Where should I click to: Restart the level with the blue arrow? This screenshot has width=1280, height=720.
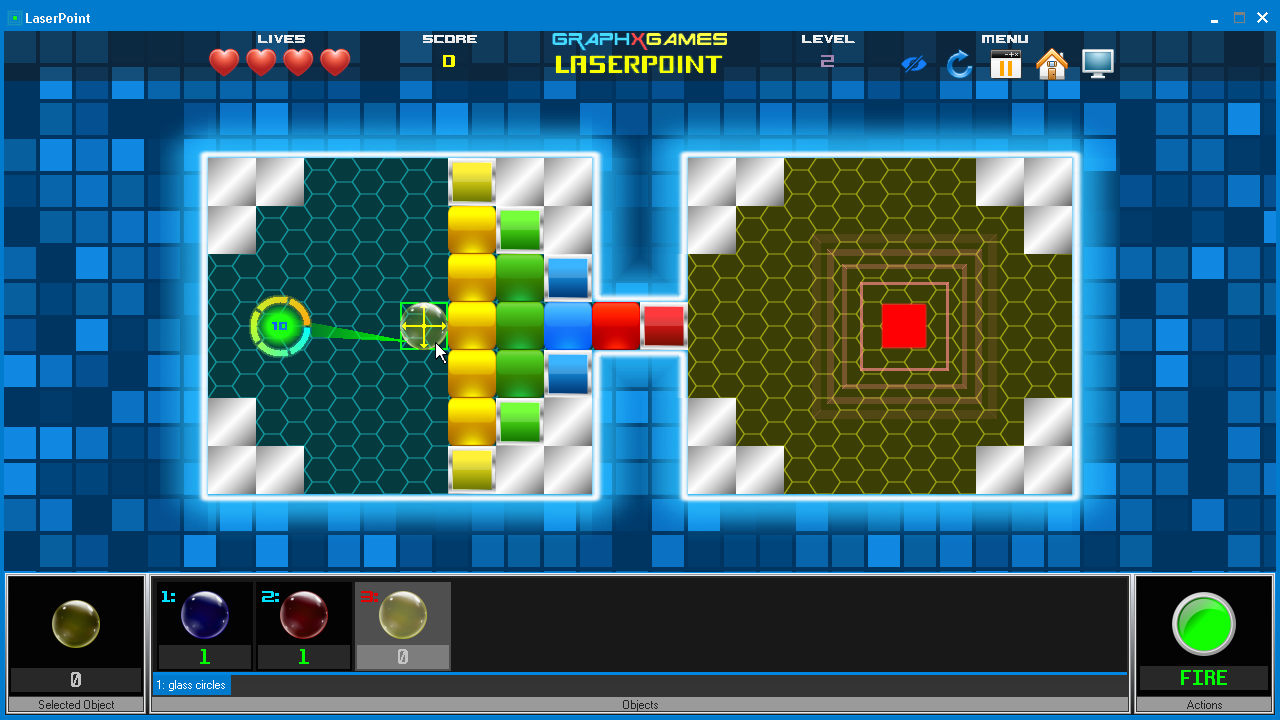(x=959, y=65)
